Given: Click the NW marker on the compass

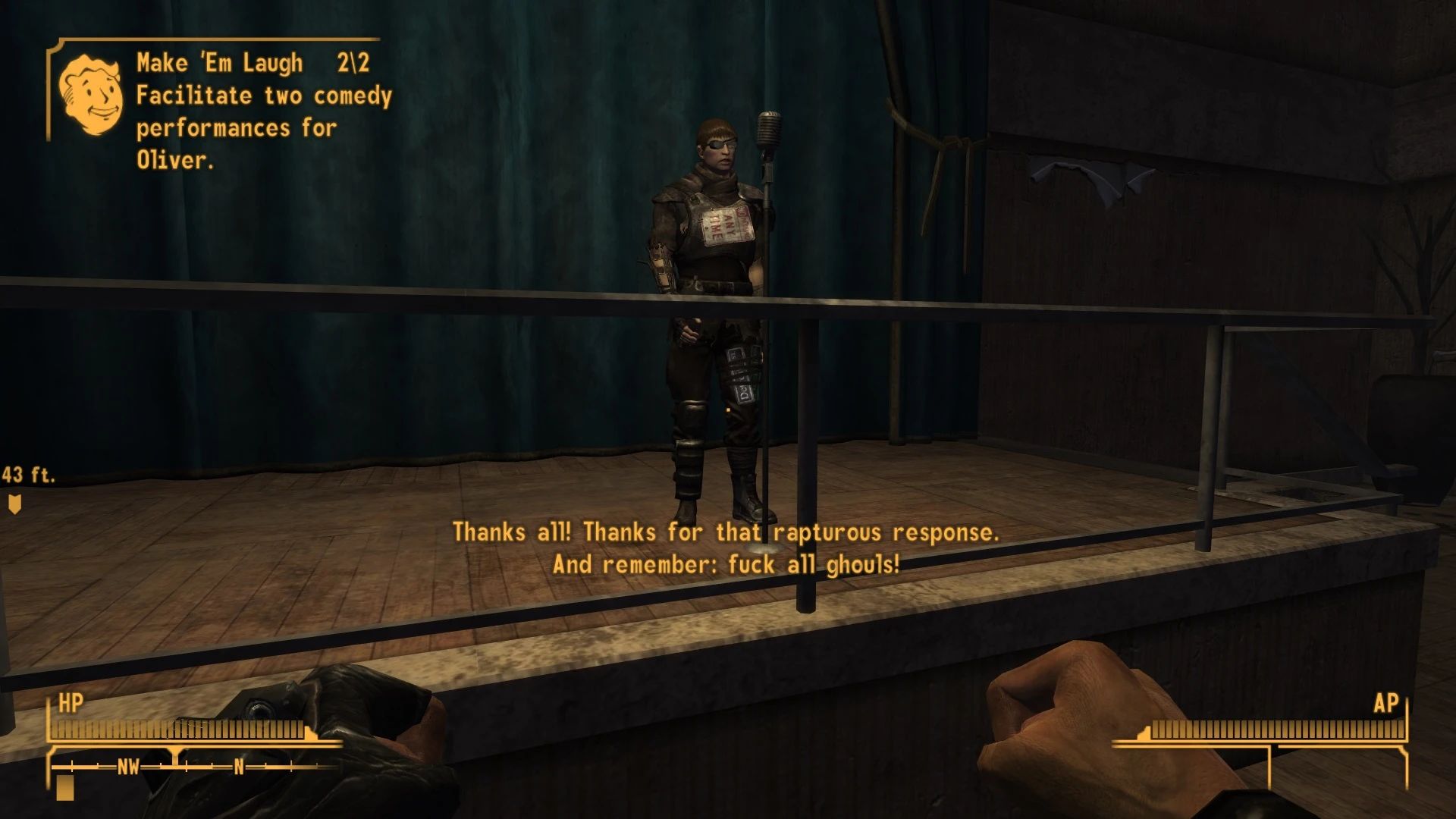Looking at the screenshot, I should (127, 768).
